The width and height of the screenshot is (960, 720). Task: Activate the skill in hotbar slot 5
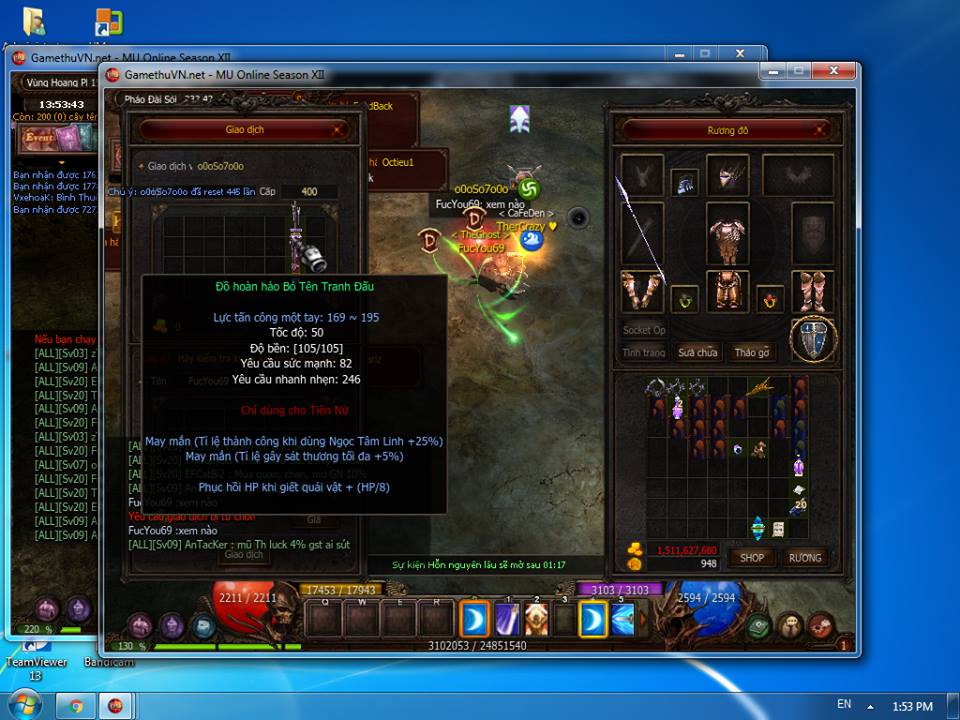(x=622, y=620)
